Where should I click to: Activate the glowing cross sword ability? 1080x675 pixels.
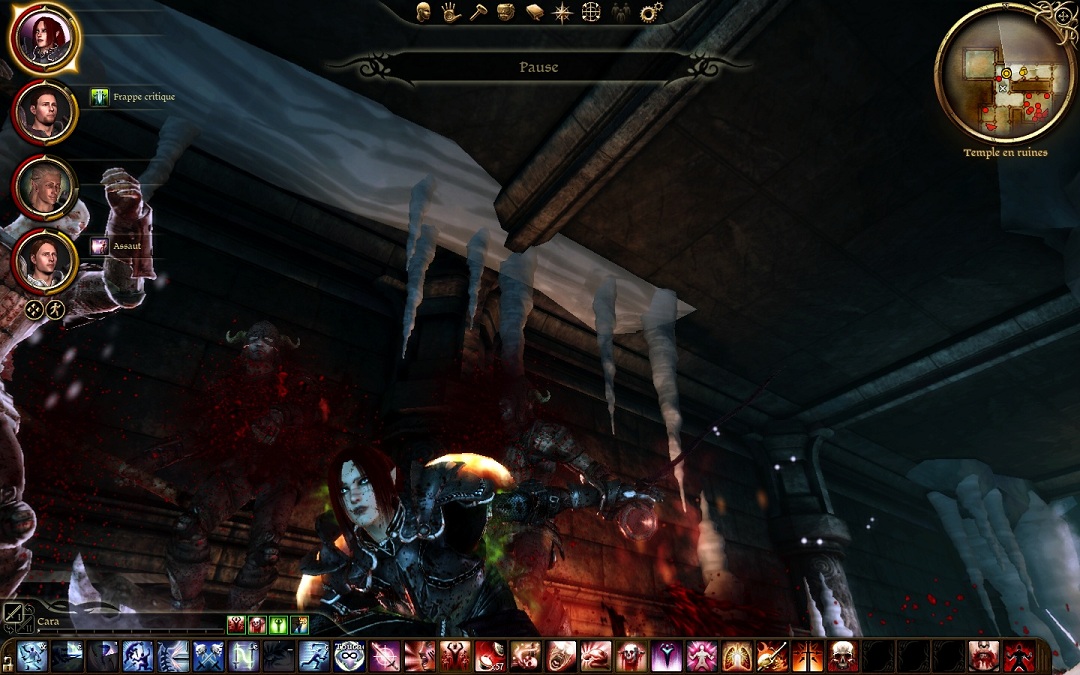tap(807, 656)
